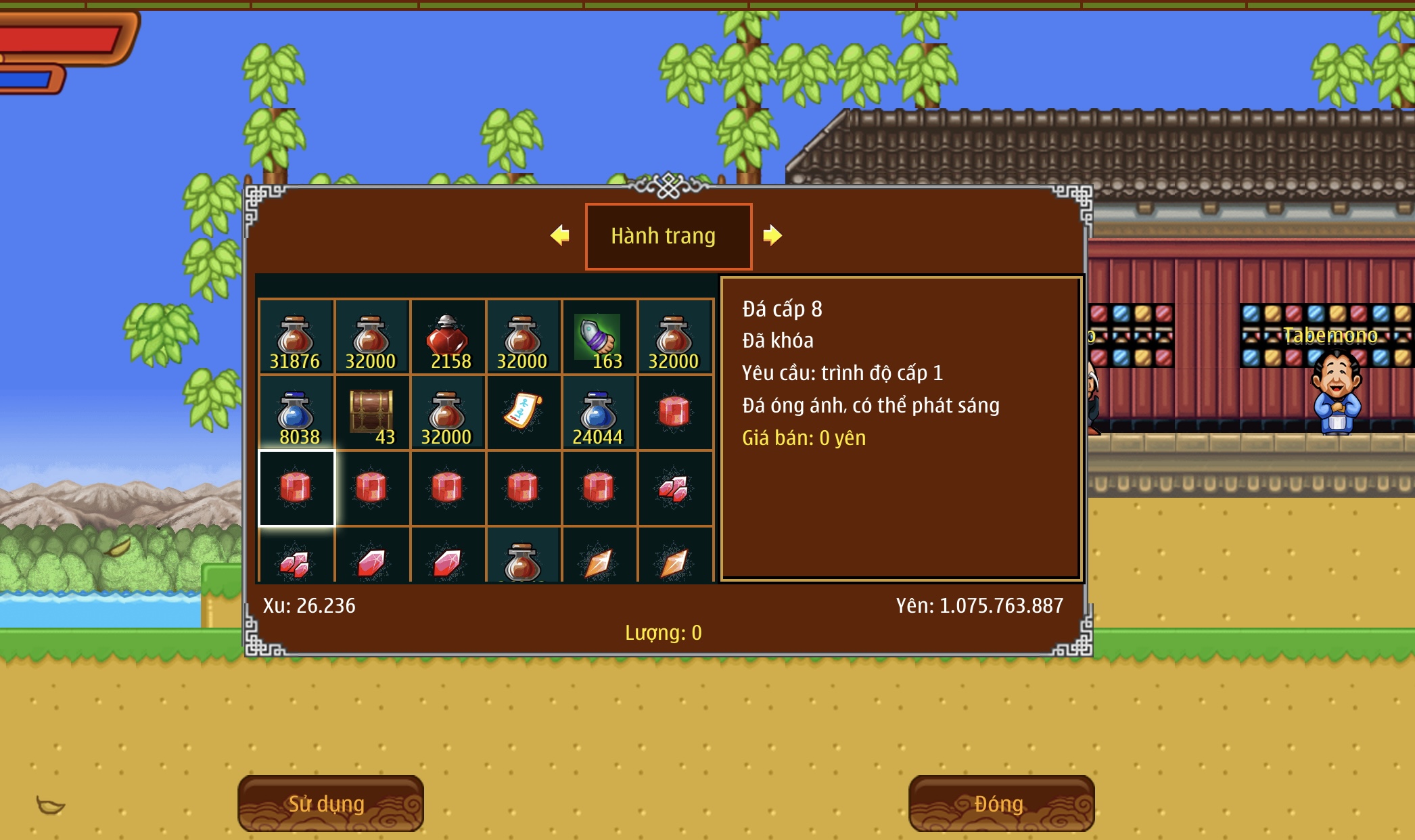Pick the blue potion stack of 8038

coord(296,413)
